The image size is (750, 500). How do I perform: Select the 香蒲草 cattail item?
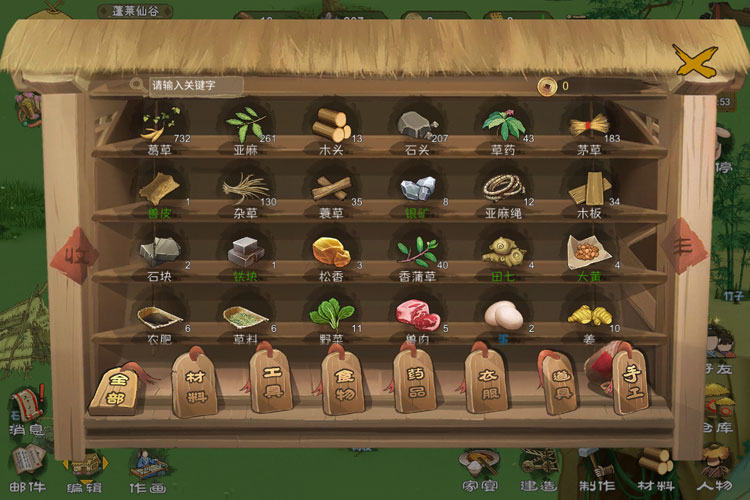pyautogui.click(x=415, y=251)
